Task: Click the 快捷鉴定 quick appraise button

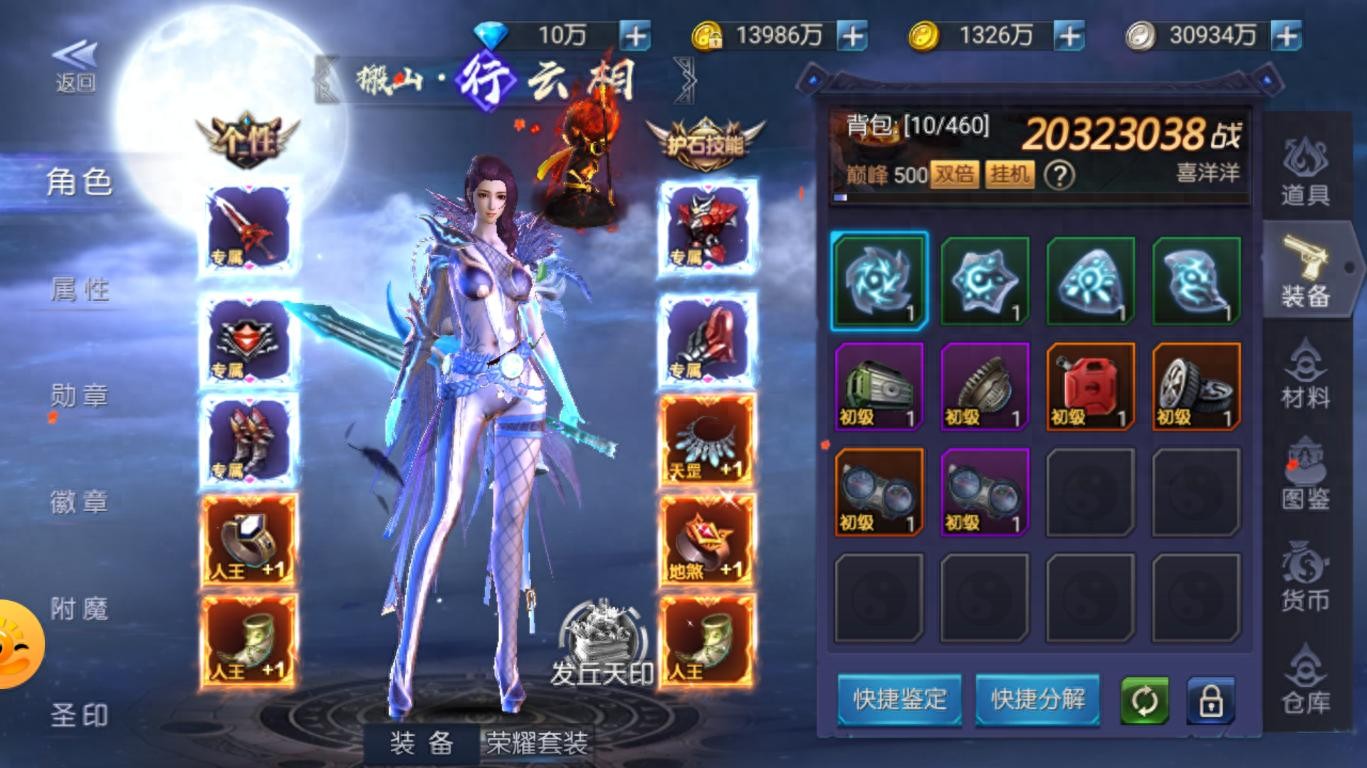Action: [x=899, y=698]
